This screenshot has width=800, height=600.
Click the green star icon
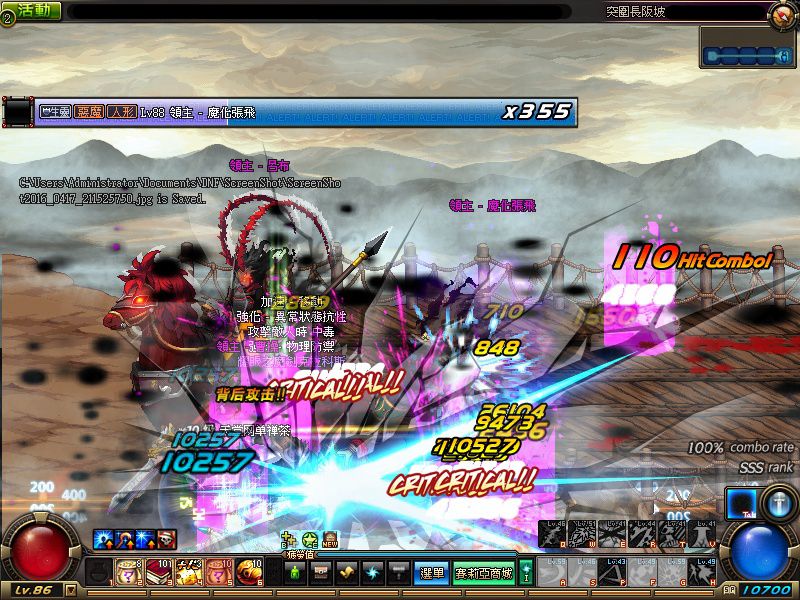[310, 539]
